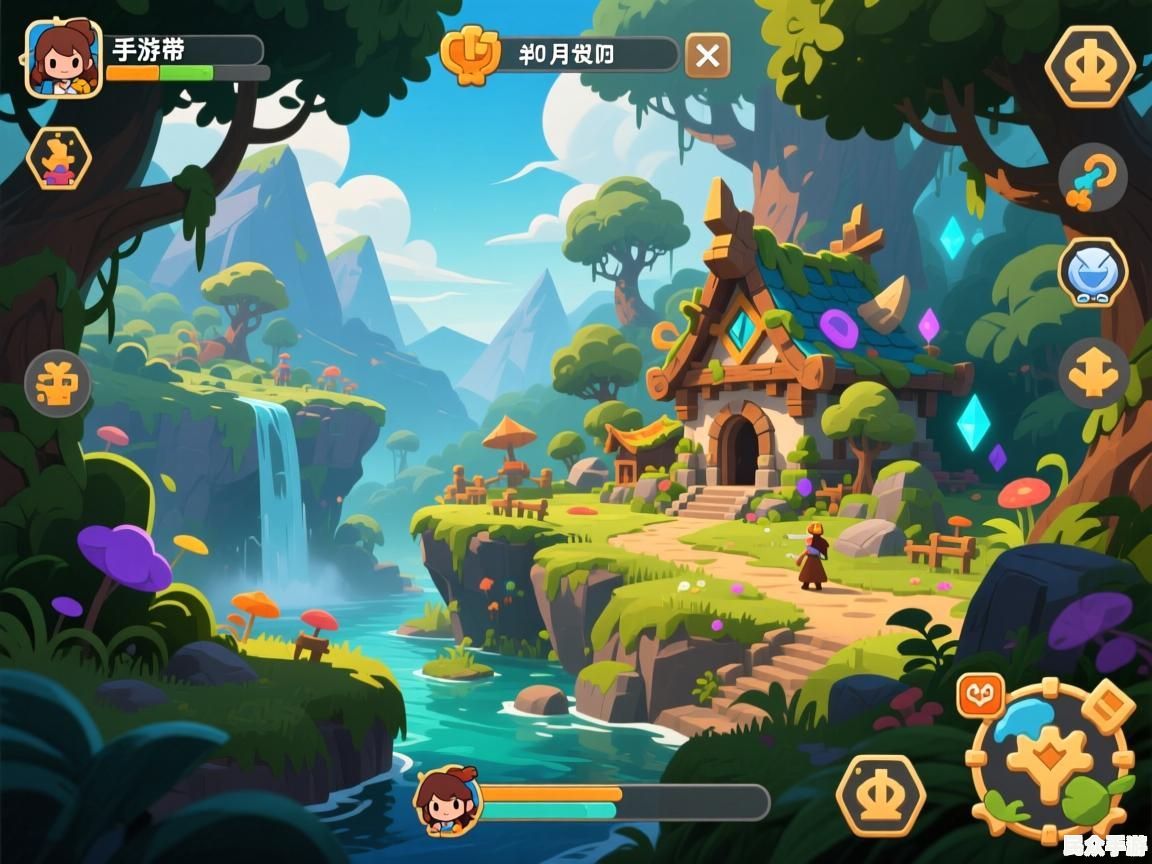Close the top banner with the X button
Screen dimensions: 1152x864
(x=707, y=55)
